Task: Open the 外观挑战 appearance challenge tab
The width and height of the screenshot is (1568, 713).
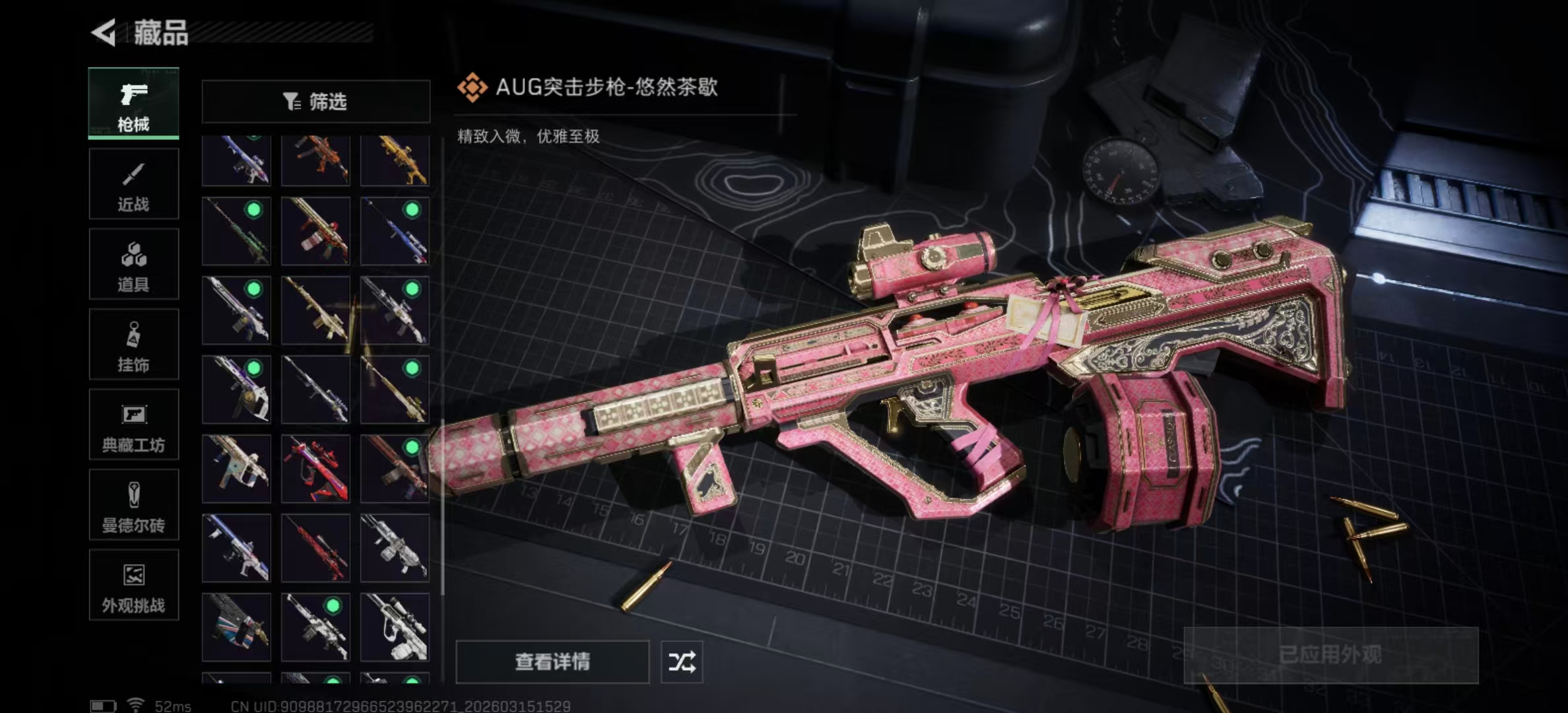Action: pos(134,586)
